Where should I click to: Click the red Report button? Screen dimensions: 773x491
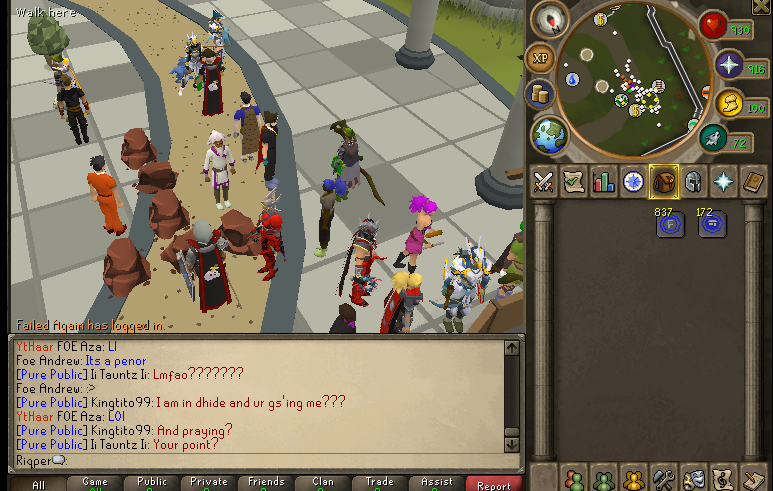point(493,484)
